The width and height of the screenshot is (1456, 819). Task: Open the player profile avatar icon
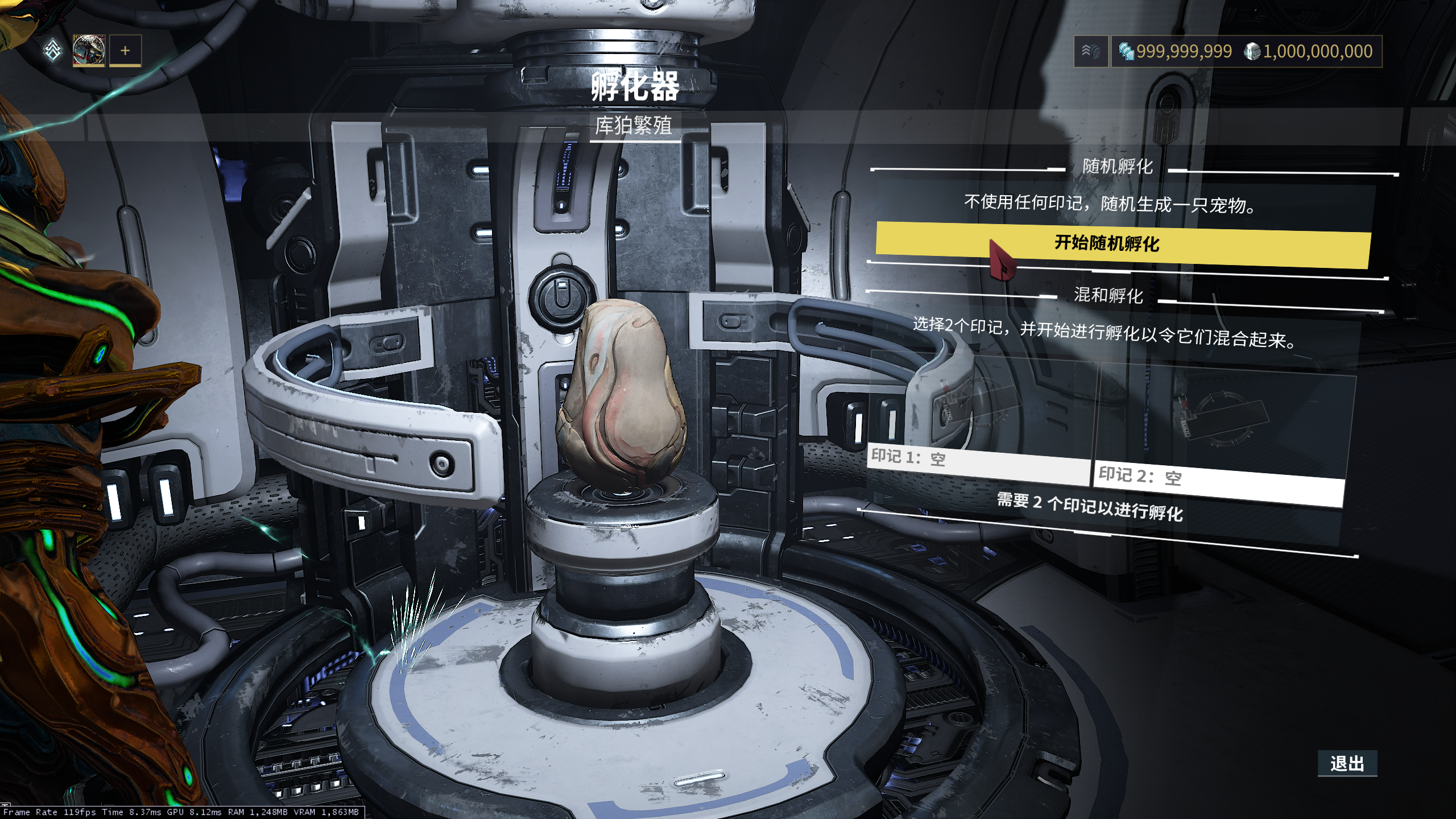point(89,51)
